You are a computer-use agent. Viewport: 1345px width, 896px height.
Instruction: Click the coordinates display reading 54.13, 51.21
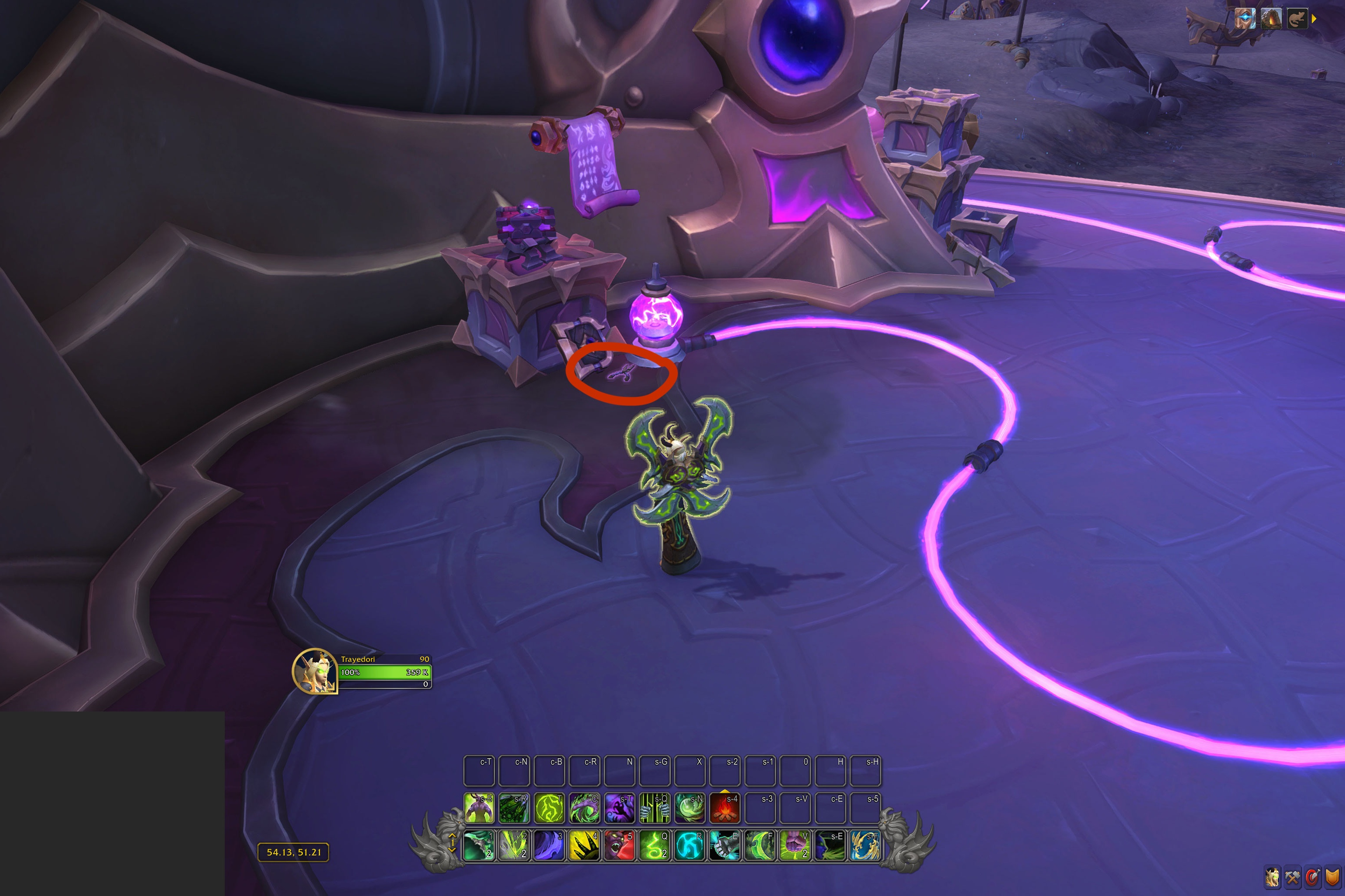pos(293,852)
